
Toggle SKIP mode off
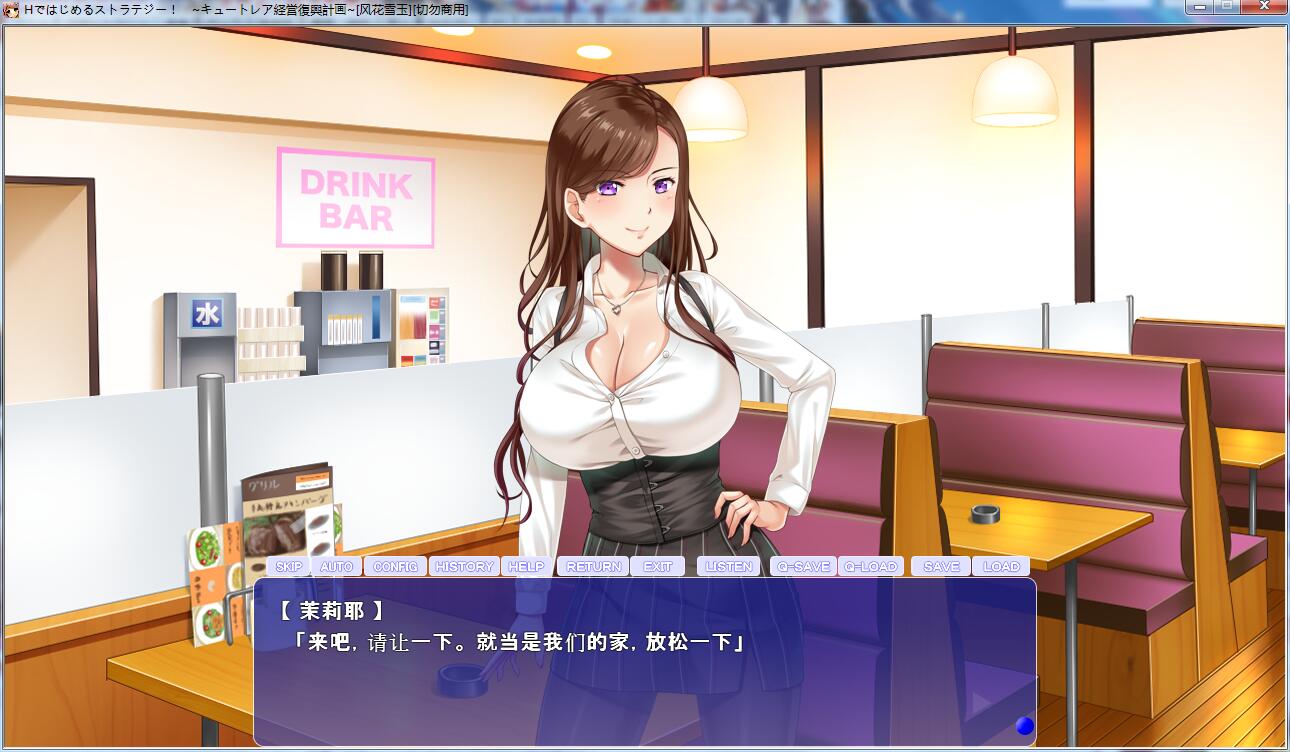[x=290, y=566]
